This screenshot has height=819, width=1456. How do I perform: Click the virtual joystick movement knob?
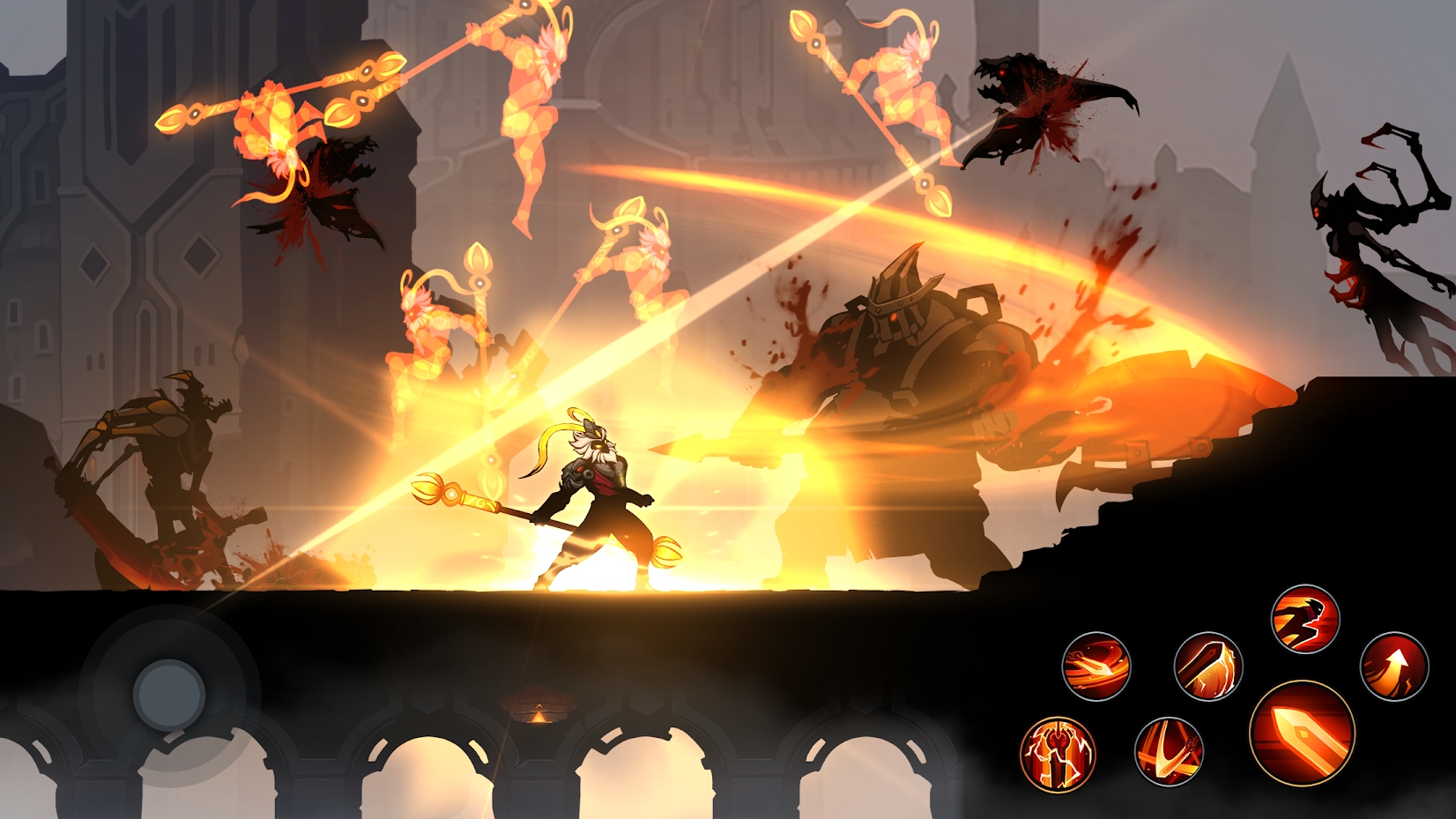pyautogui.click(x=168, y=695)
